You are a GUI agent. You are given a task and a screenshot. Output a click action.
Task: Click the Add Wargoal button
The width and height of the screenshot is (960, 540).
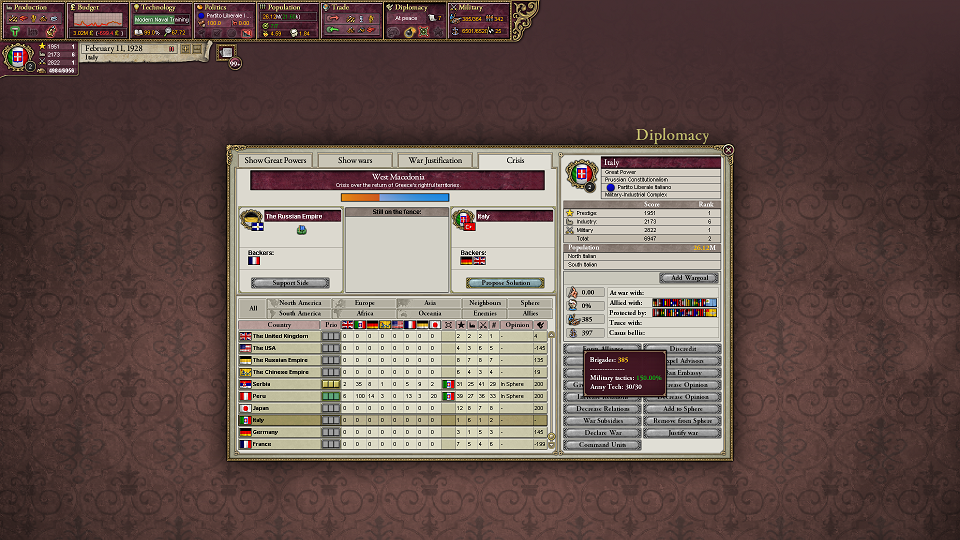[x=688, y=278]
